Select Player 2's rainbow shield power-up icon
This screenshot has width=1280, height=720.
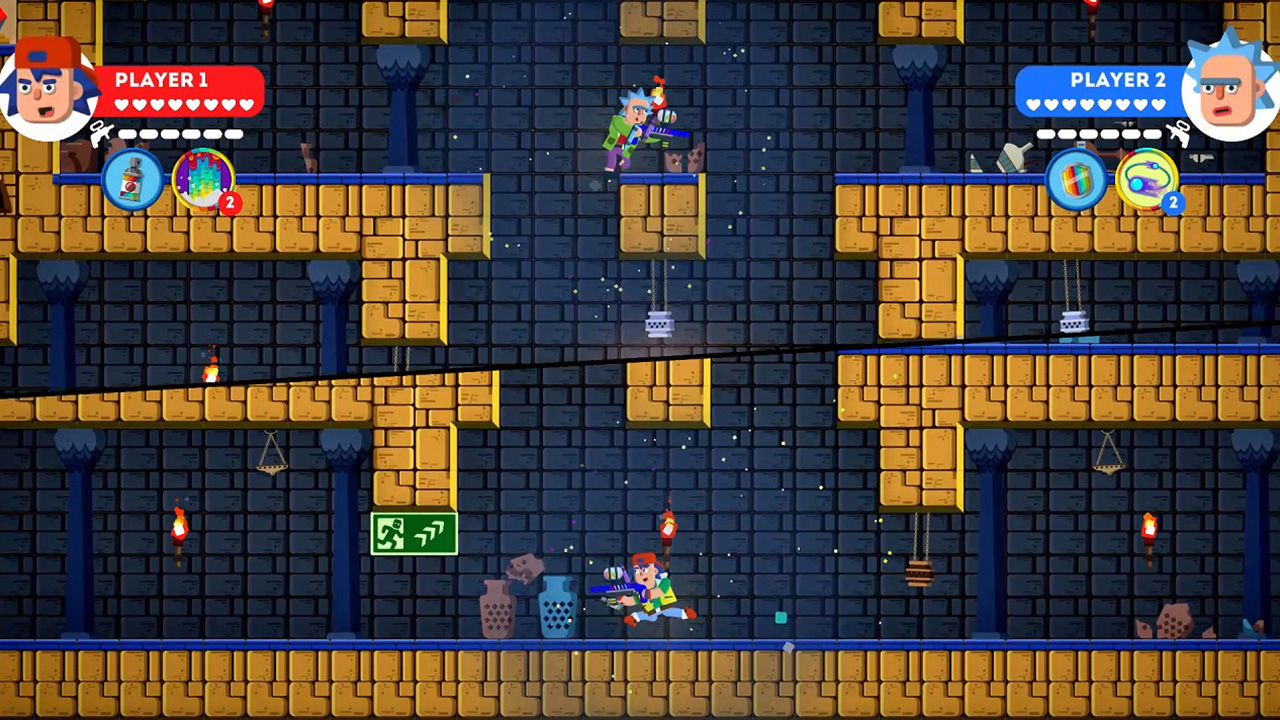1077,180
